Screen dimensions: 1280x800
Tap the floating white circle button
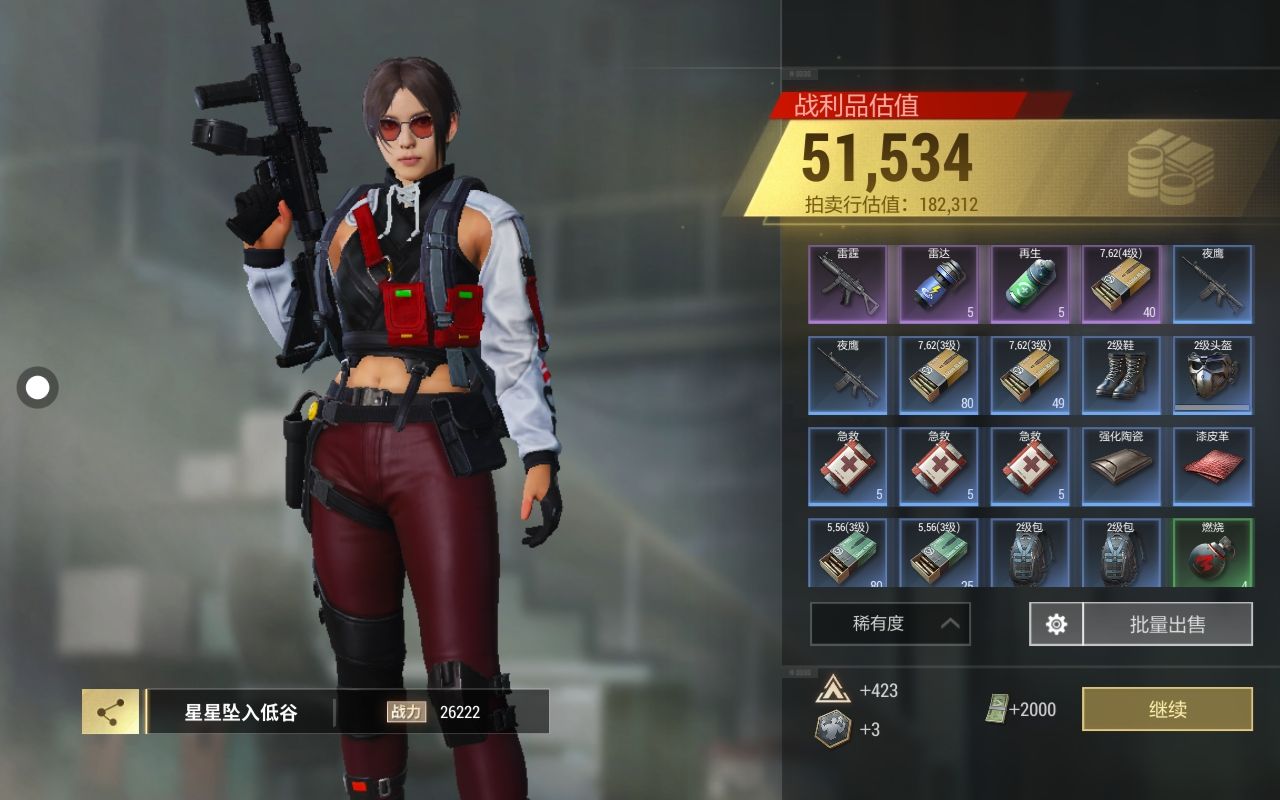(38, 388)
